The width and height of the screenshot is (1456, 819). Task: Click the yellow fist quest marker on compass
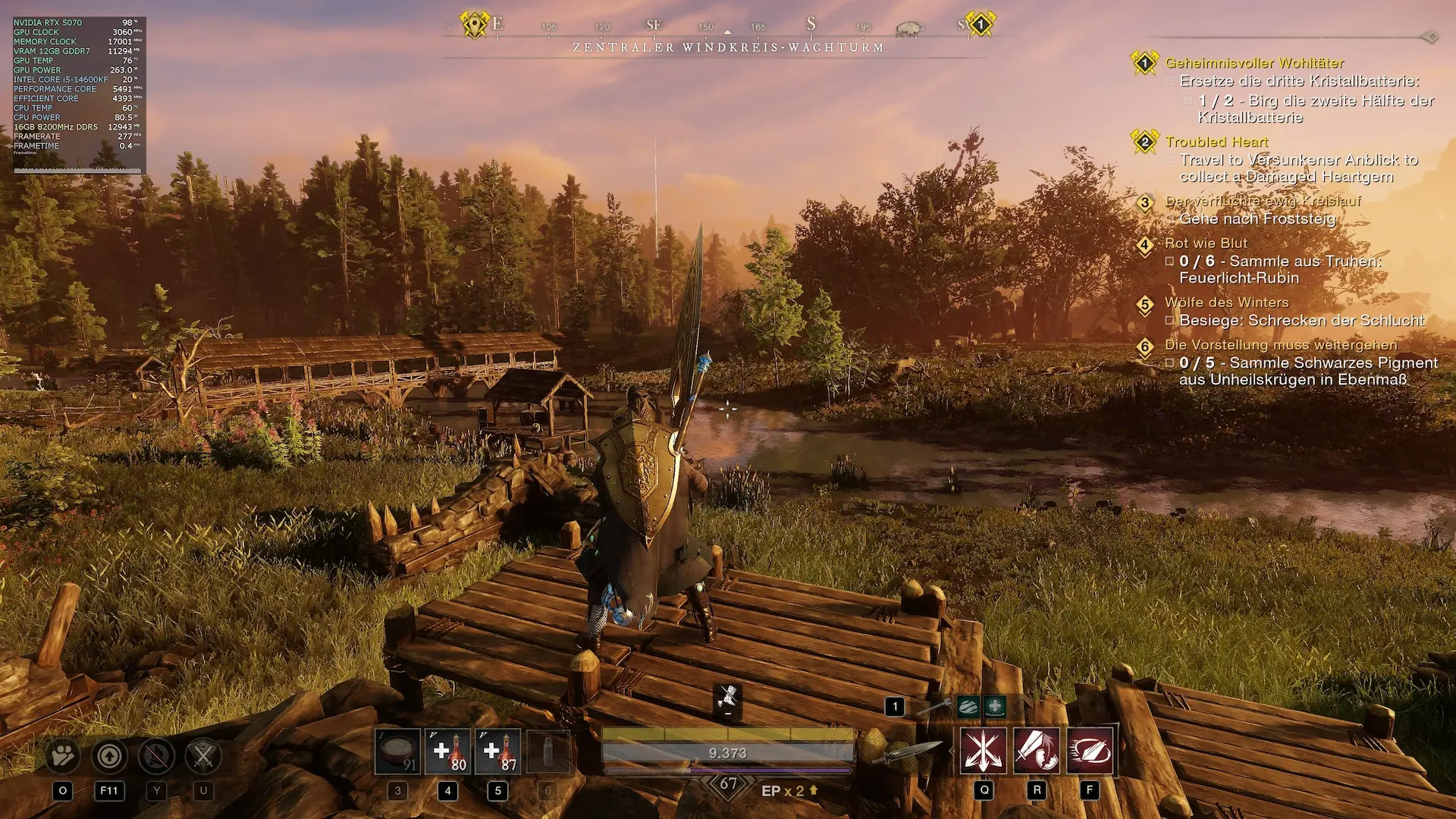475,24
